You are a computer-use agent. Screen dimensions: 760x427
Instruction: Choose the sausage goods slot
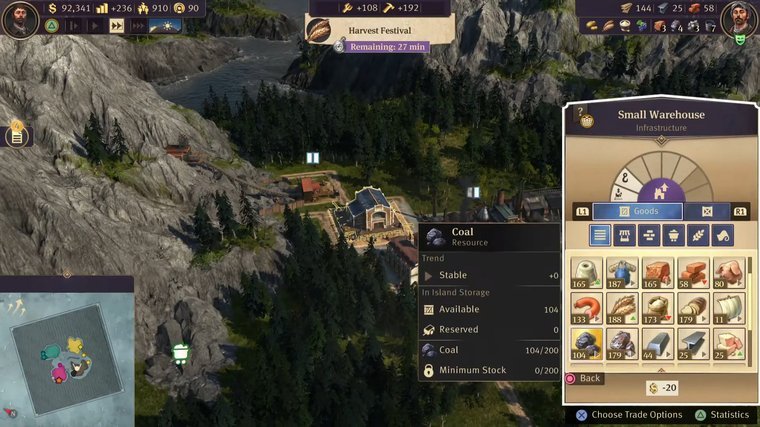coord(587,307)
